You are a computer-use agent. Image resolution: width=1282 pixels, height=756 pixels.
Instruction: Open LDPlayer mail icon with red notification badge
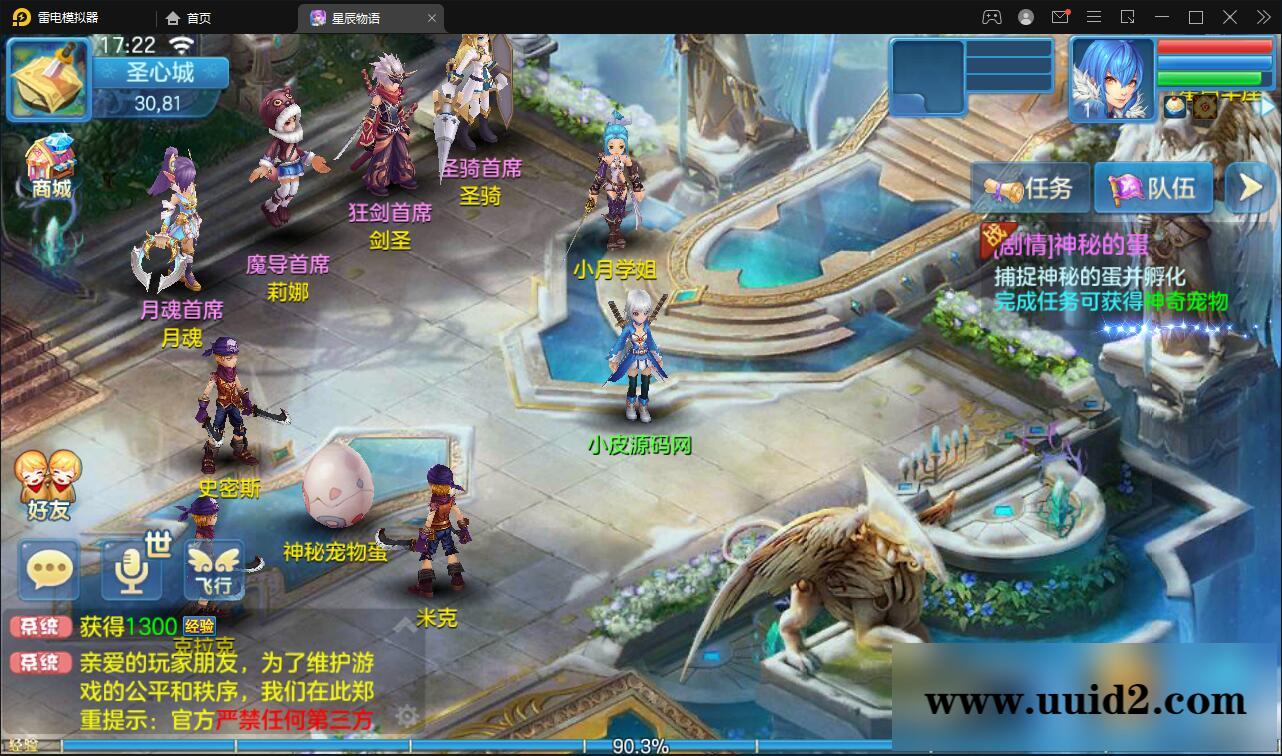1060,17
